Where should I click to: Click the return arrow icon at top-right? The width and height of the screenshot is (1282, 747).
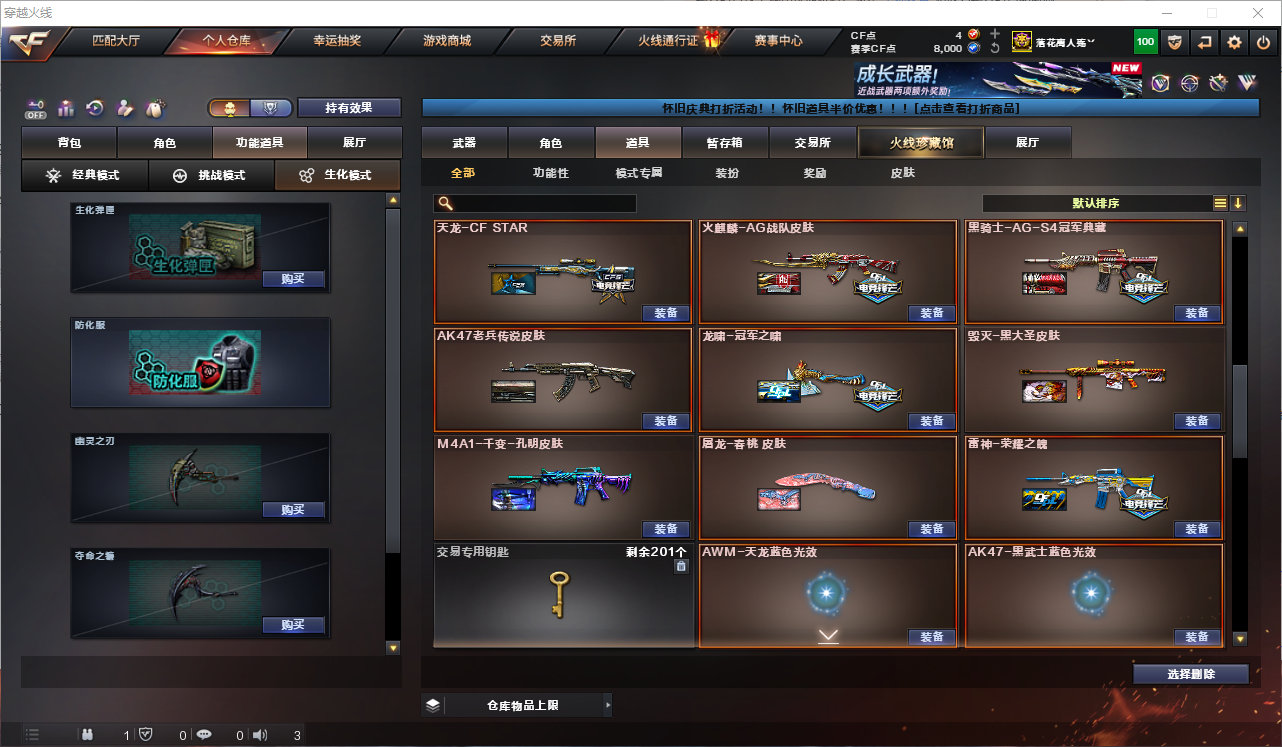(1206, 42)
